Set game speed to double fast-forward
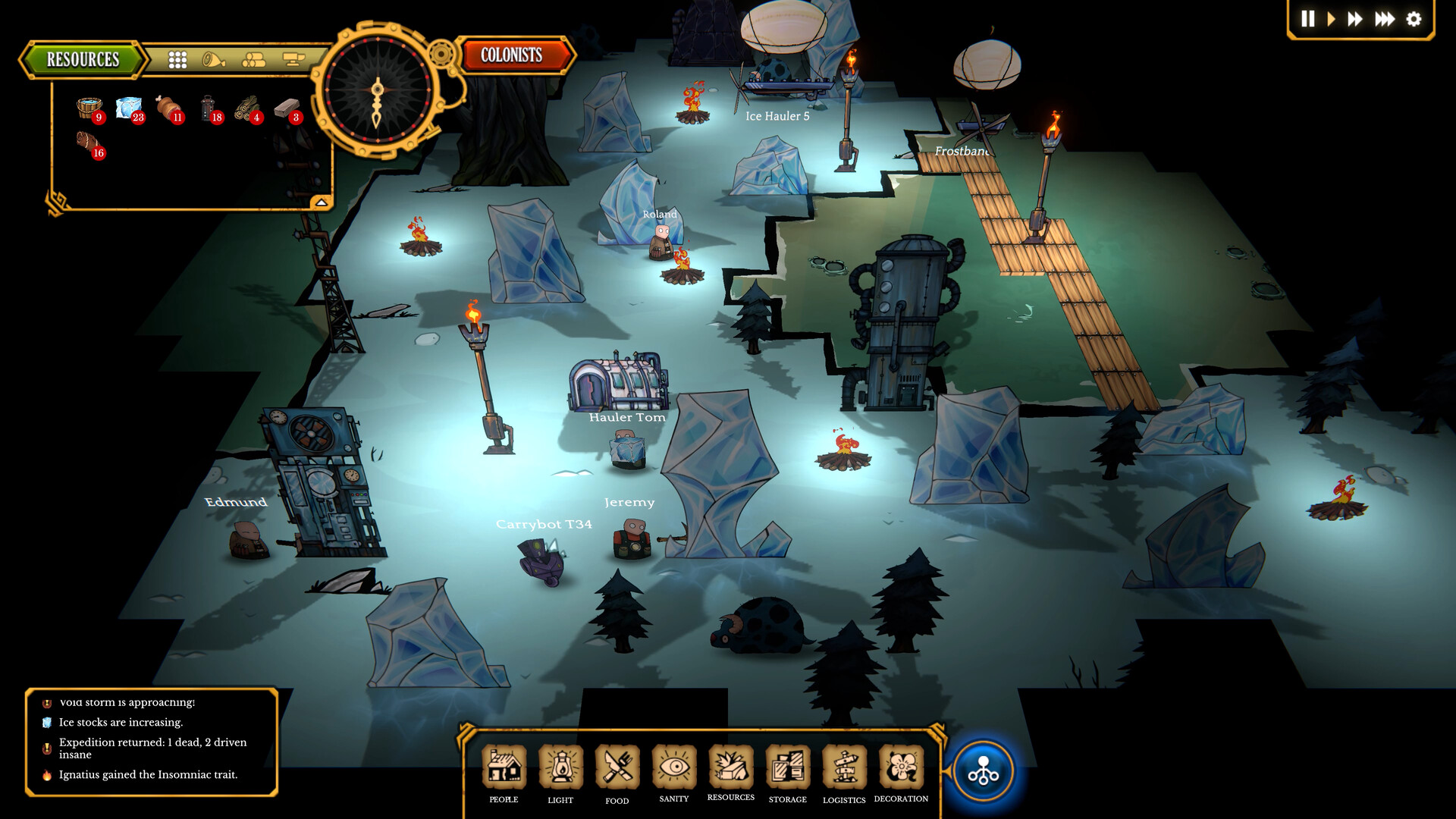The width and height of the screenshot is (1456, 819). (1355, 19)
